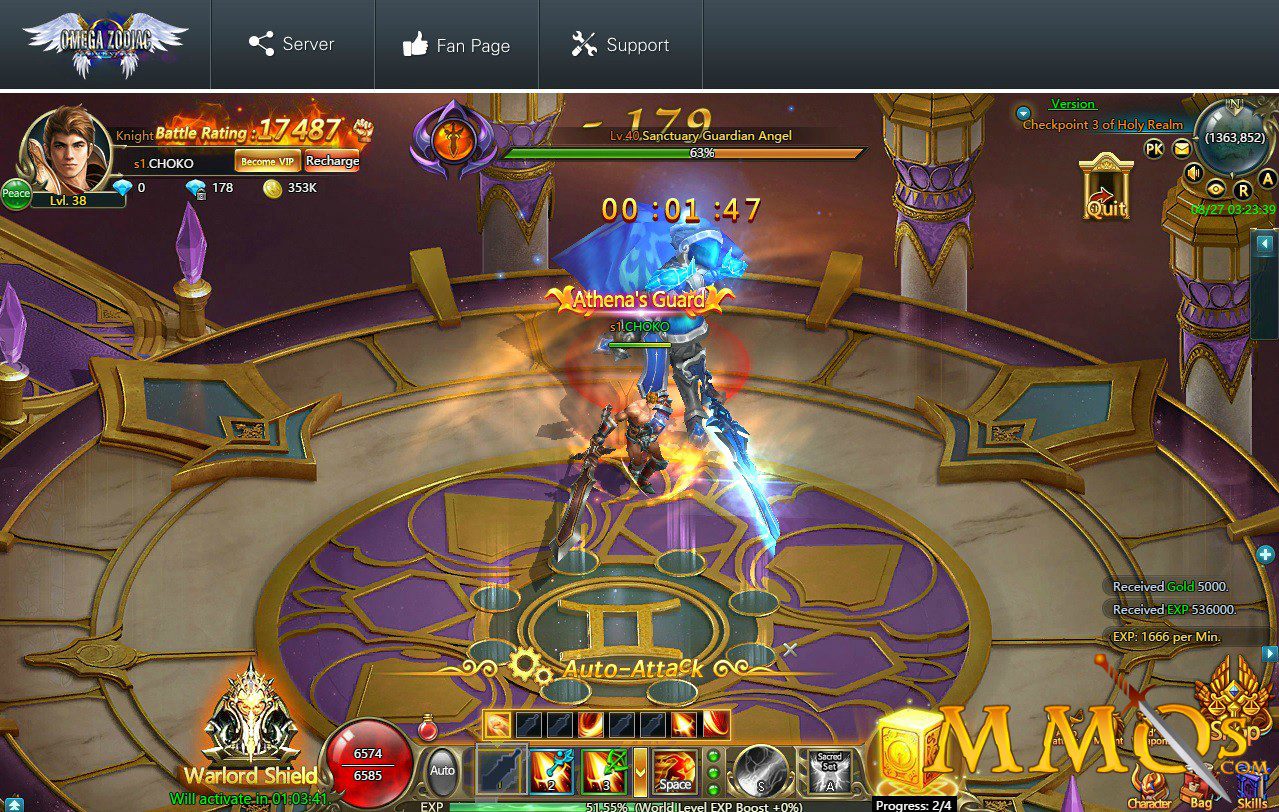Click the player portrait avatar
Image resolution: width=1279 pixels, height=812 pixels.
(x=66, y=148)
